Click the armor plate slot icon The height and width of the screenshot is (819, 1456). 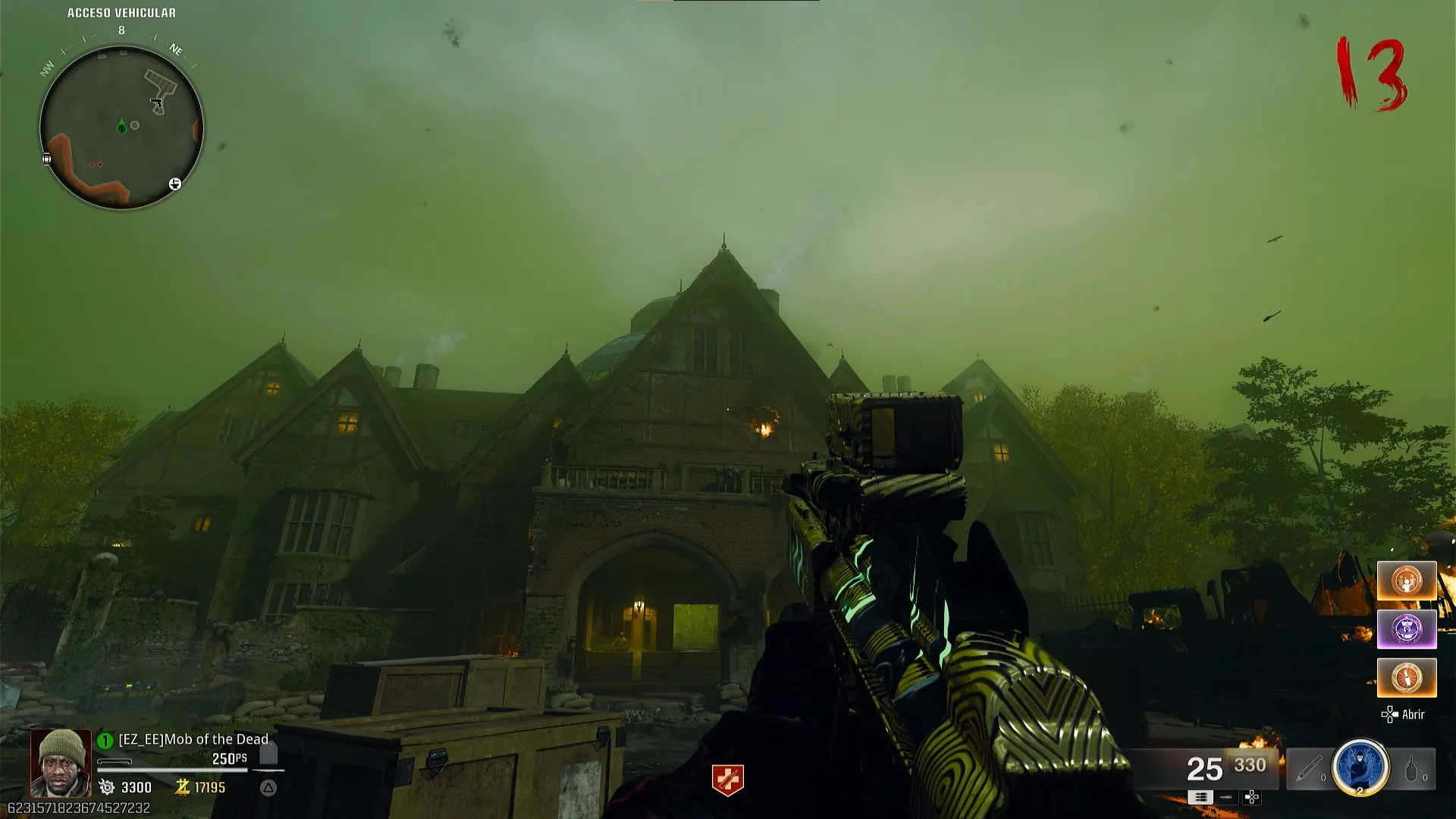[x=268, y=755]
